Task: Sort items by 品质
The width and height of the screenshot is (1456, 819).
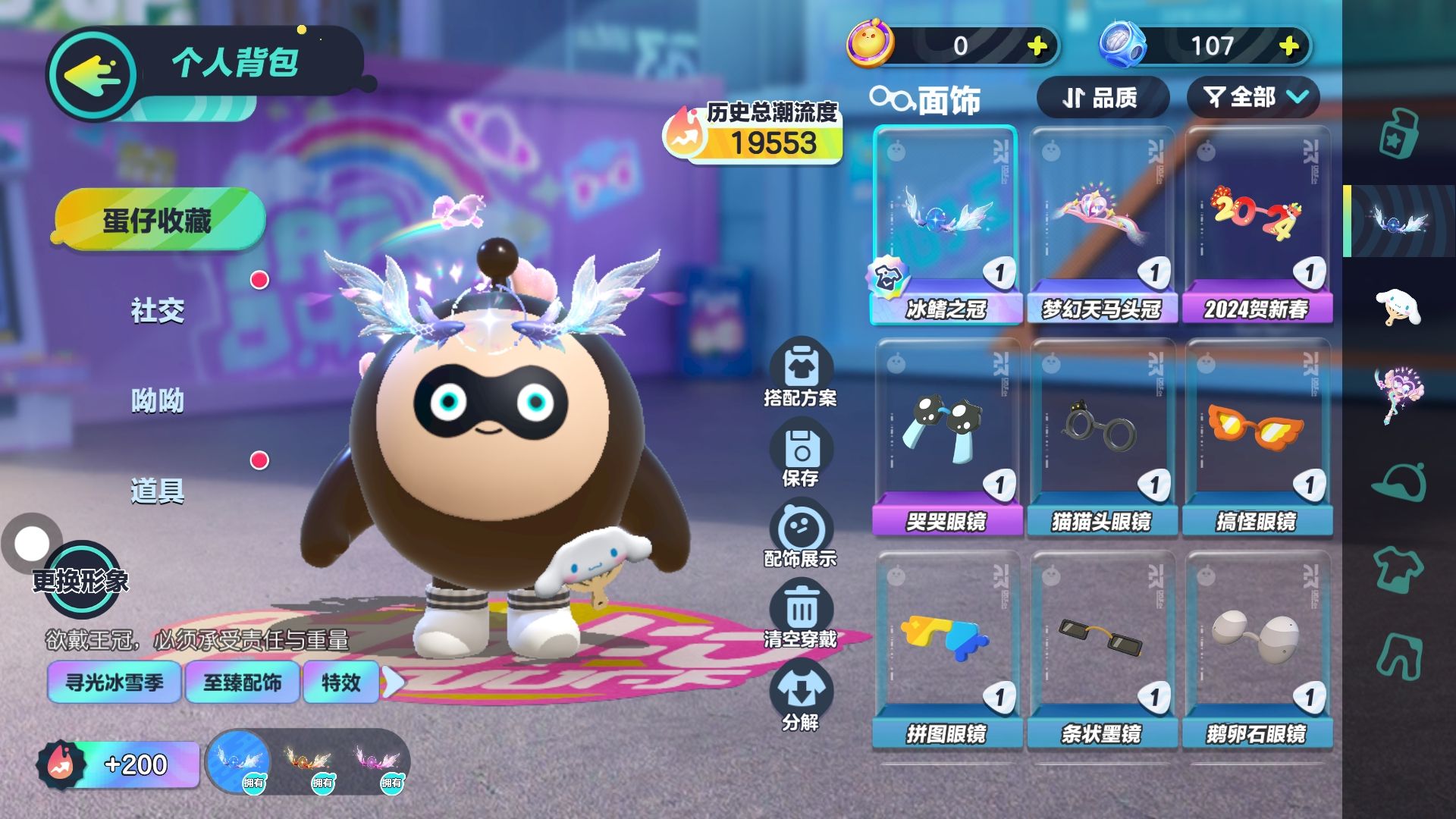Action: 1101,98
